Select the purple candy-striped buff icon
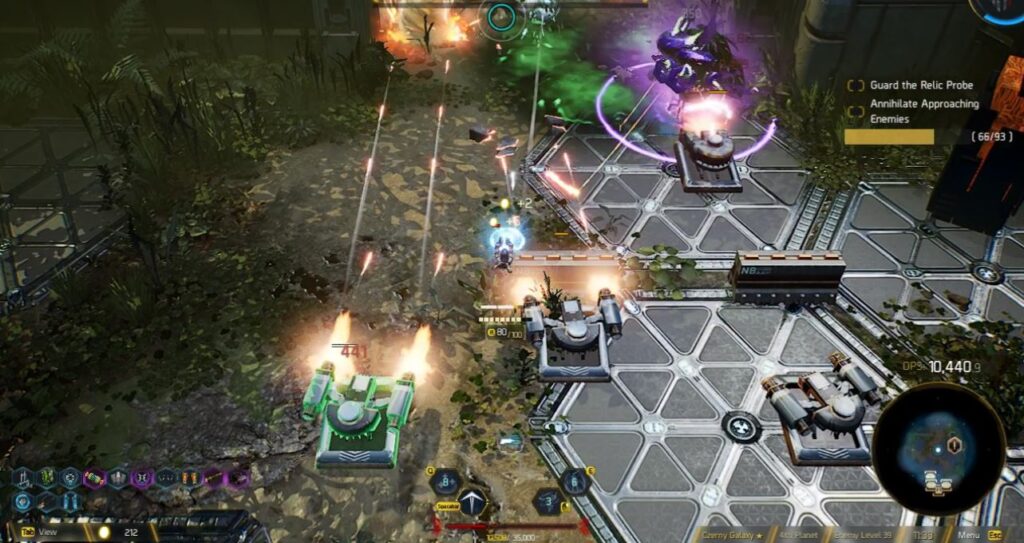Screen dimensions: 1024x543 pyautogui.click(x=95, y=478)
